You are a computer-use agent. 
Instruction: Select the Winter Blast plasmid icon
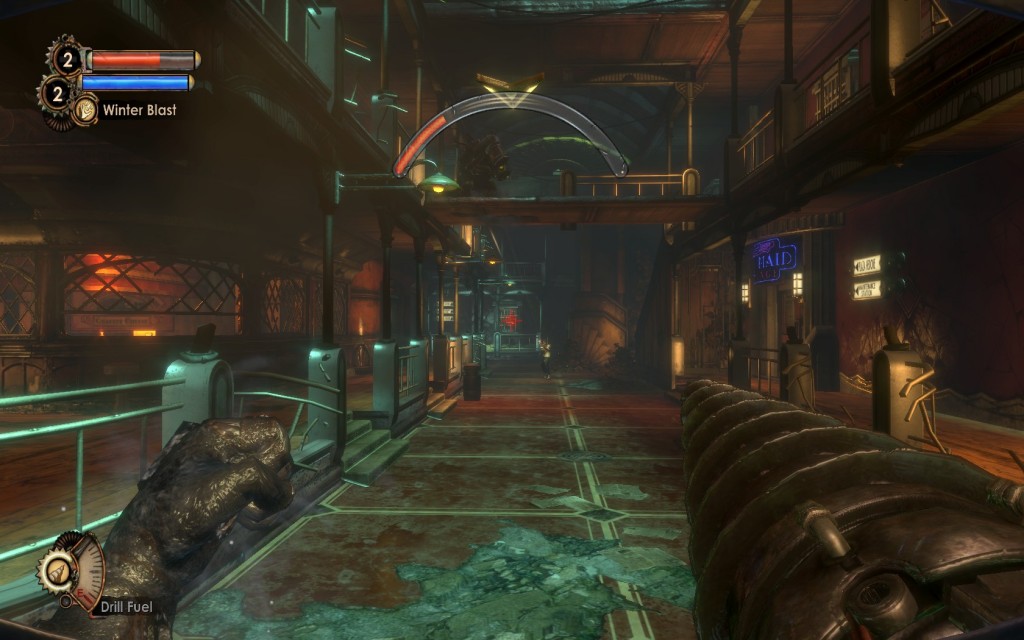(x=85, y=110)
